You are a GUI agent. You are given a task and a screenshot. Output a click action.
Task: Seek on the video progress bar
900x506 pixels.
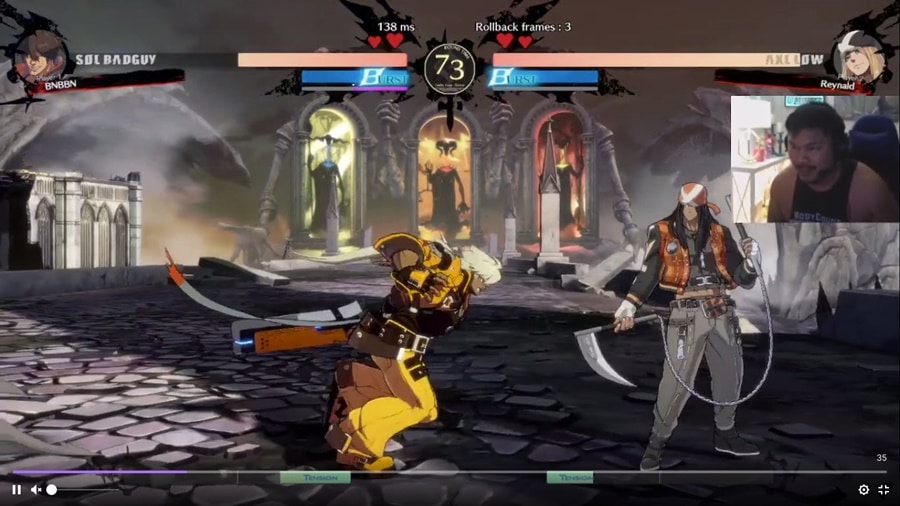(450, 472)
